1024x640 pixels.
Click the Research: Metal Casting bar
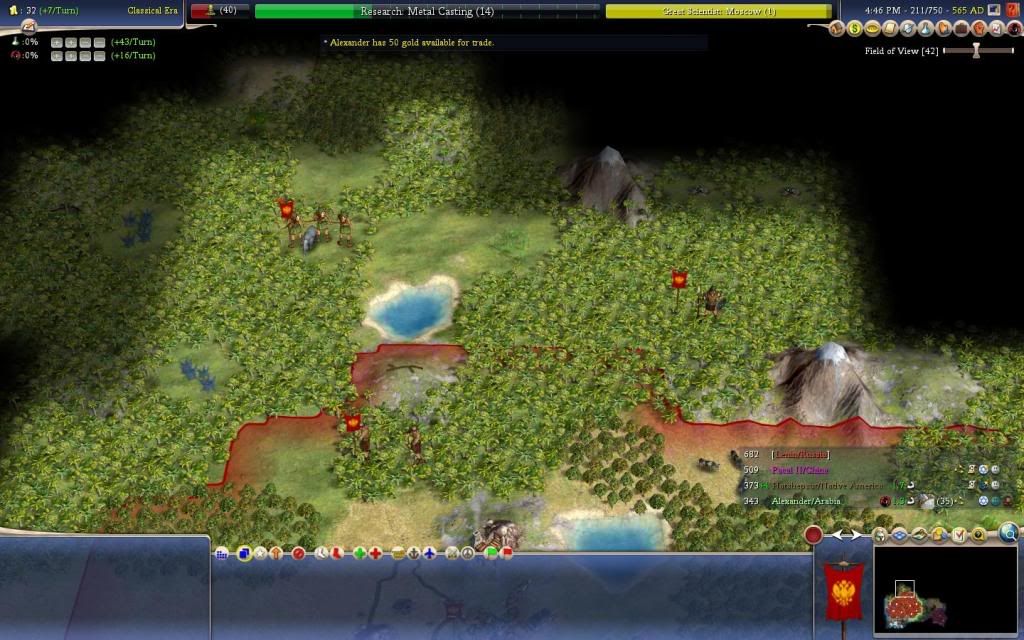[427, 11]
